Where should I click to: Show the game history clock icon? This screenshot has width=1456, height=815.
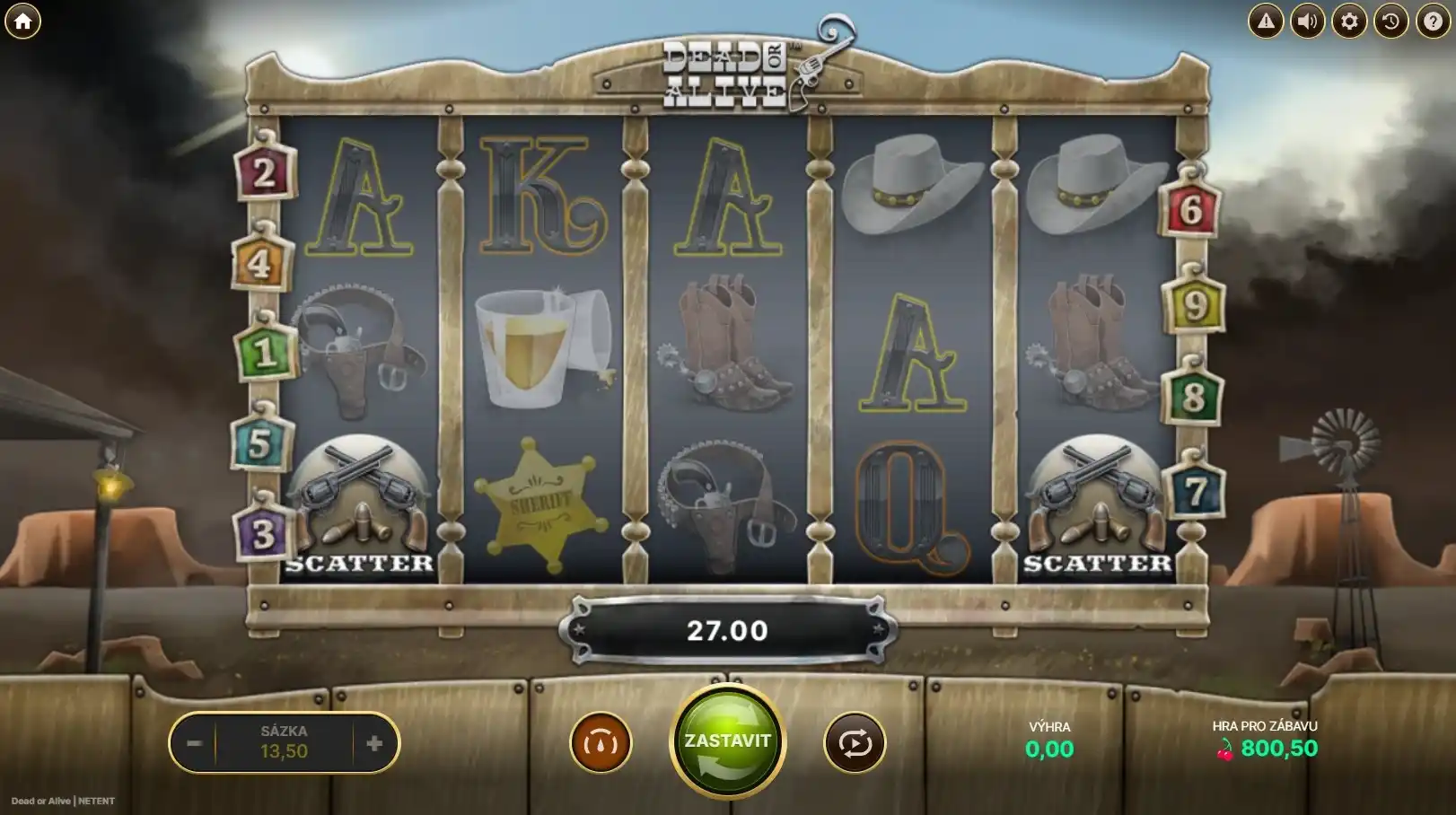pyautogui.click(x=1390, y=22)
